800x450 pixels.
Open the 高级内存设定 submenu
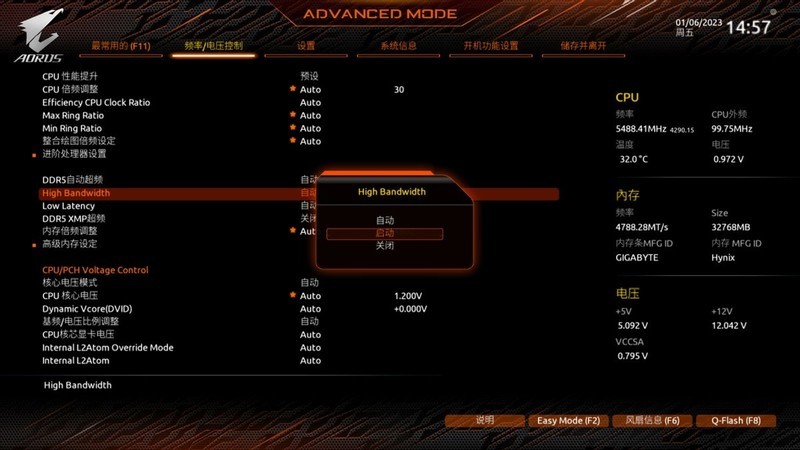tap(70, 244)
